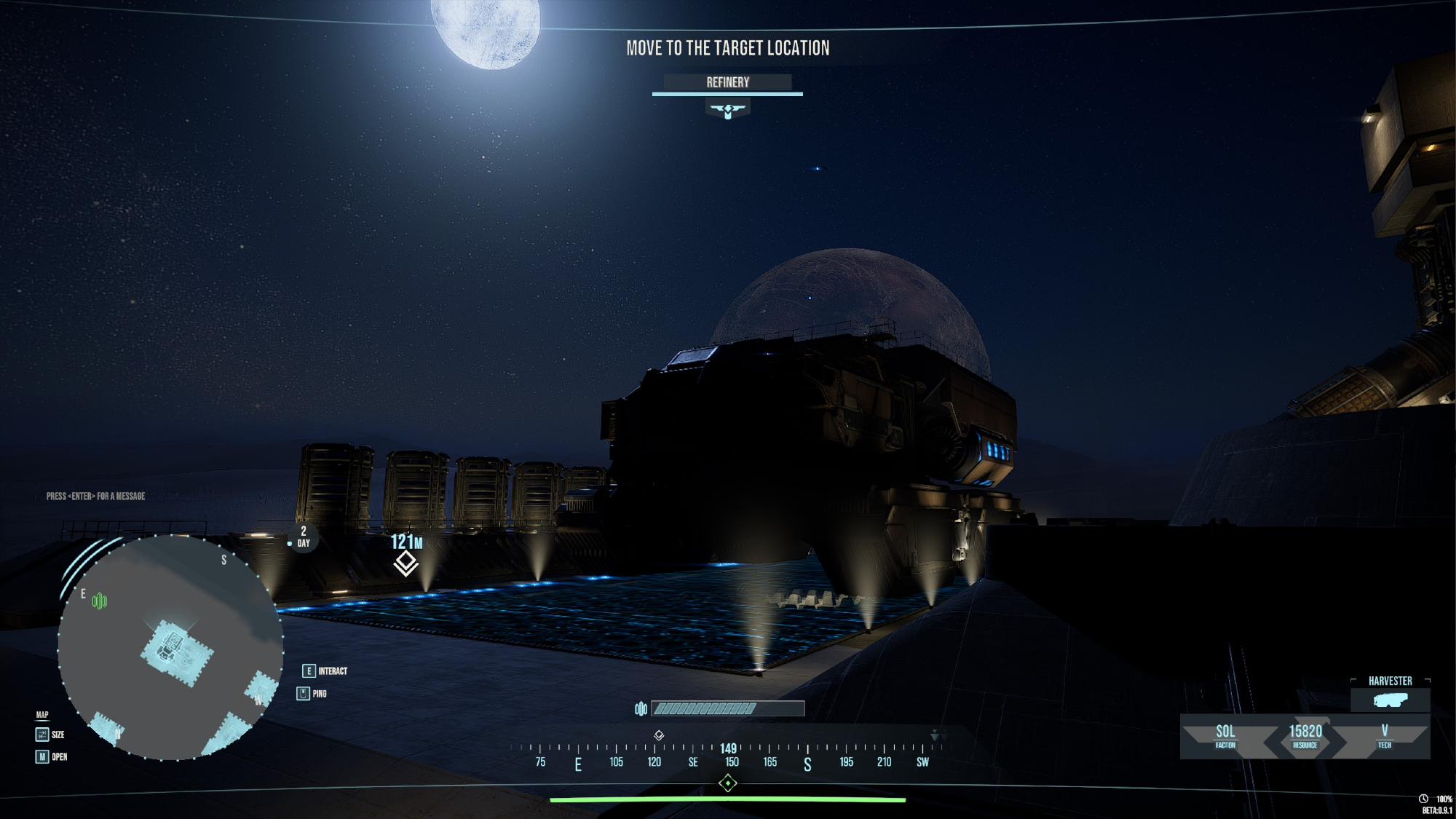This screenshot has height=819, width=1456.
Task: Select the Harvester vehicle icon
Action: (x=1390, y=700)
